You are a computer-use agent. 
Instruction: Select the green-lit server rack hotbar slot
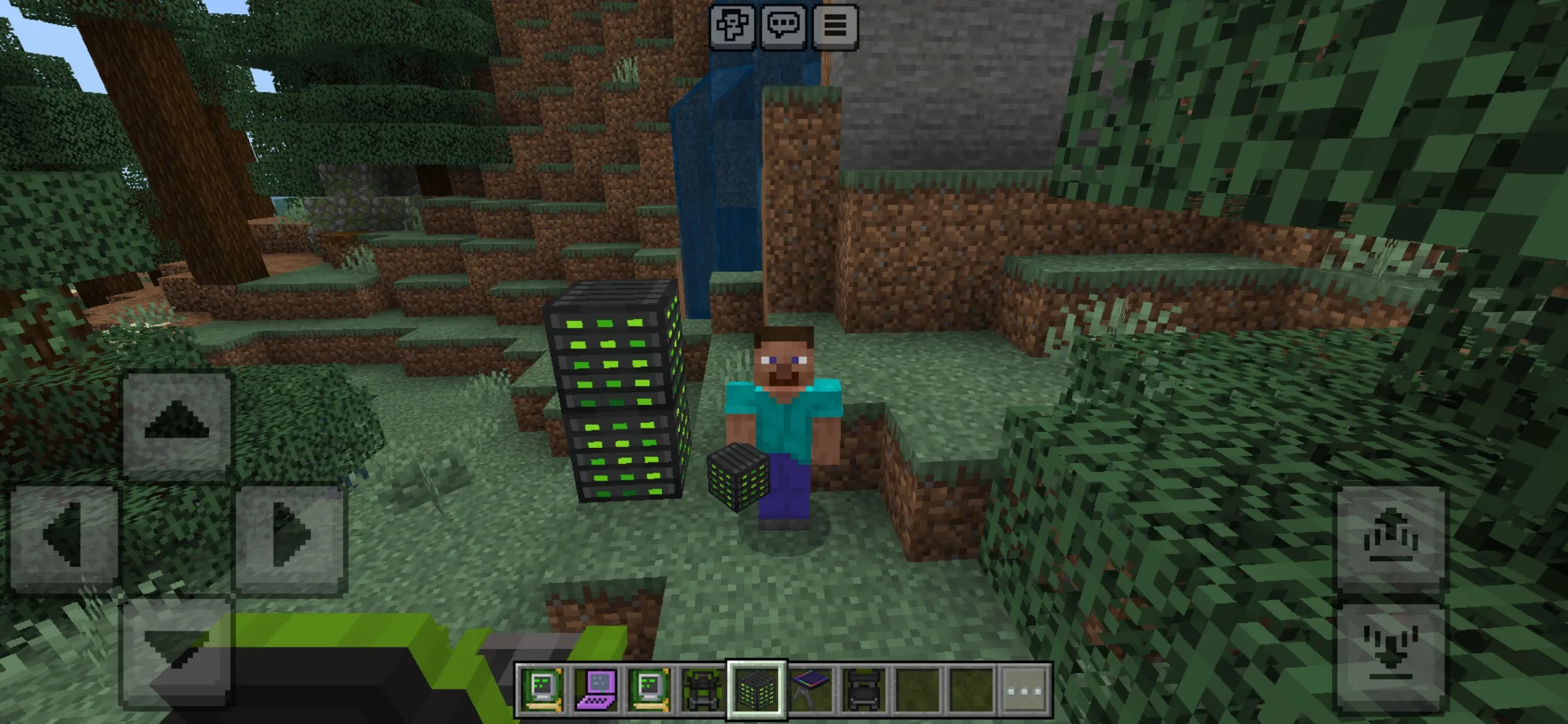pyautogui.click(x=757, y=690)
